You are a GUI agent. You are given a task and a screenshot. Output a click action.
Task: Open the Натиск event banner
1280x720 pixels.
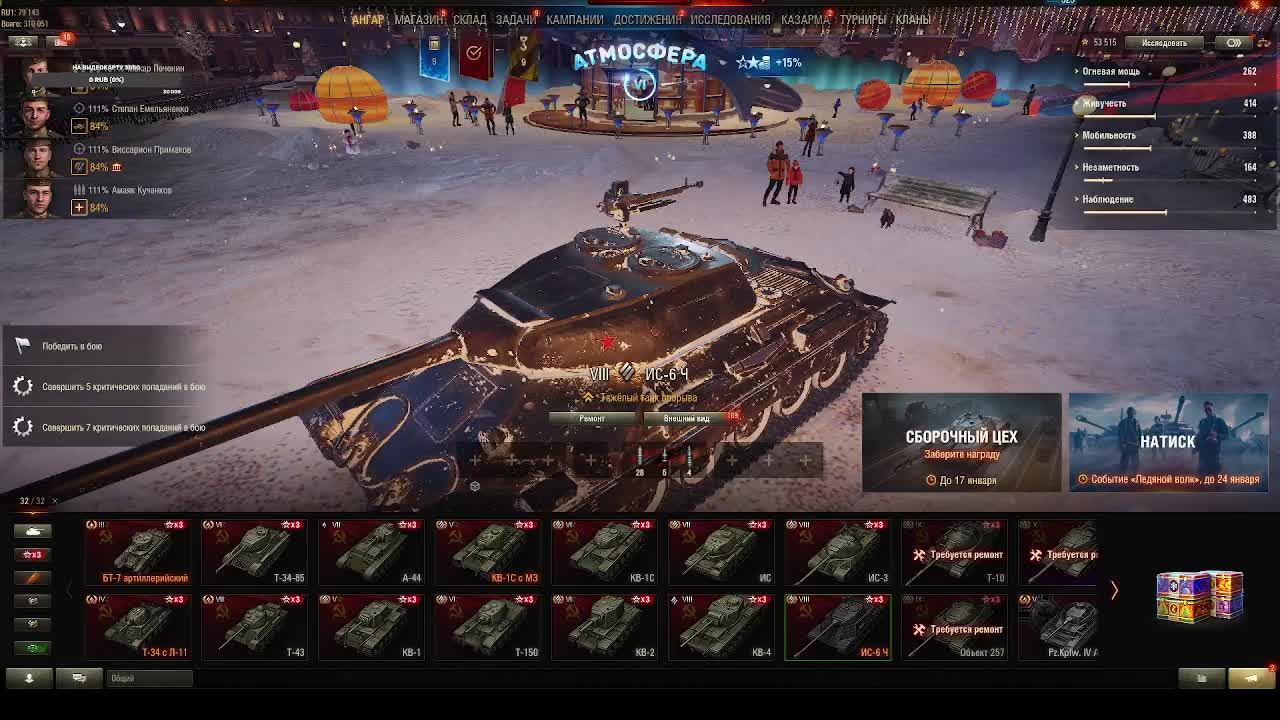click(x=1168, y=443)
